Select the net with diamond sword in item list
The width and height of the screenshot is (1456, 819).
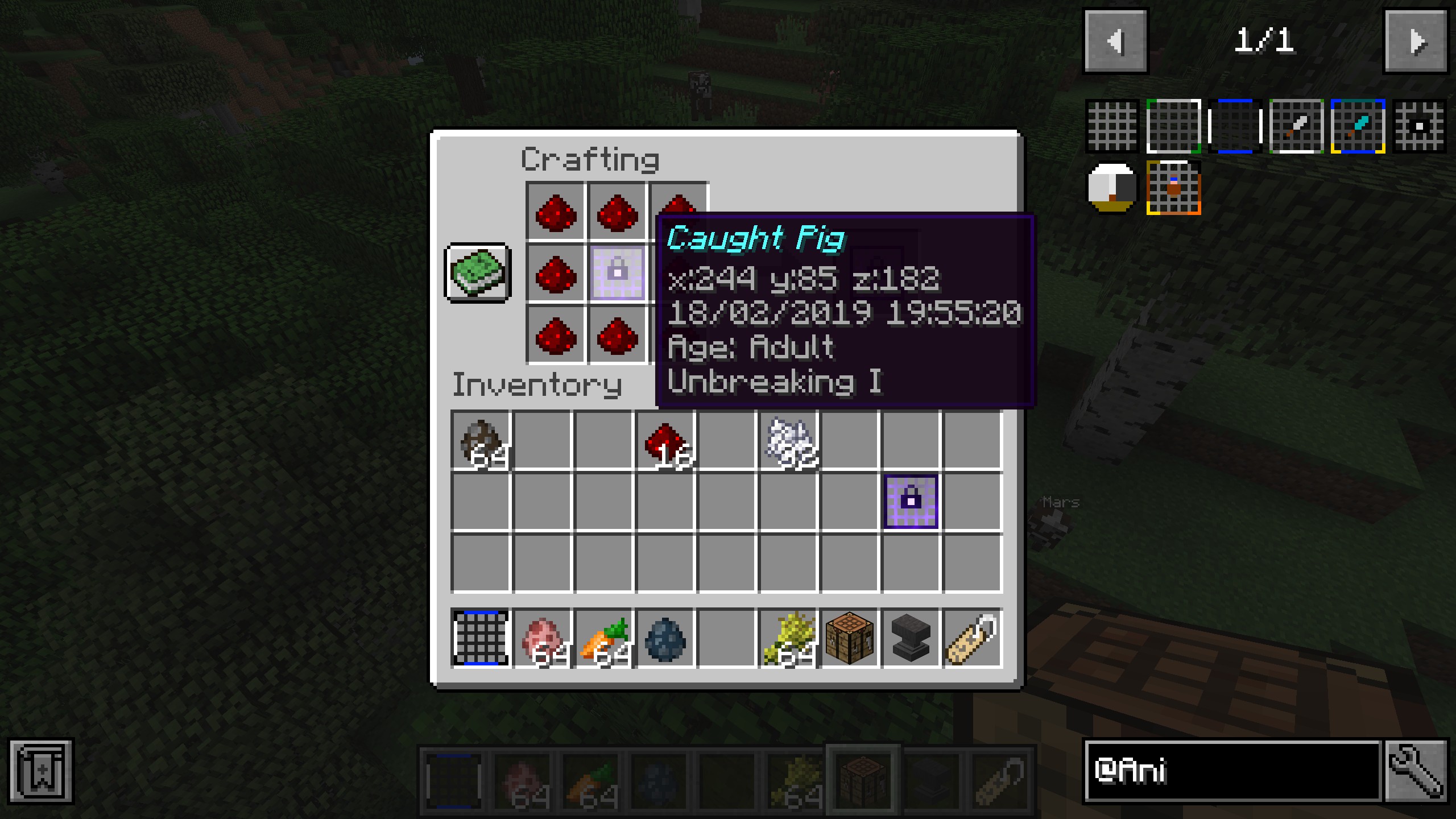[x=1358, y=126]
